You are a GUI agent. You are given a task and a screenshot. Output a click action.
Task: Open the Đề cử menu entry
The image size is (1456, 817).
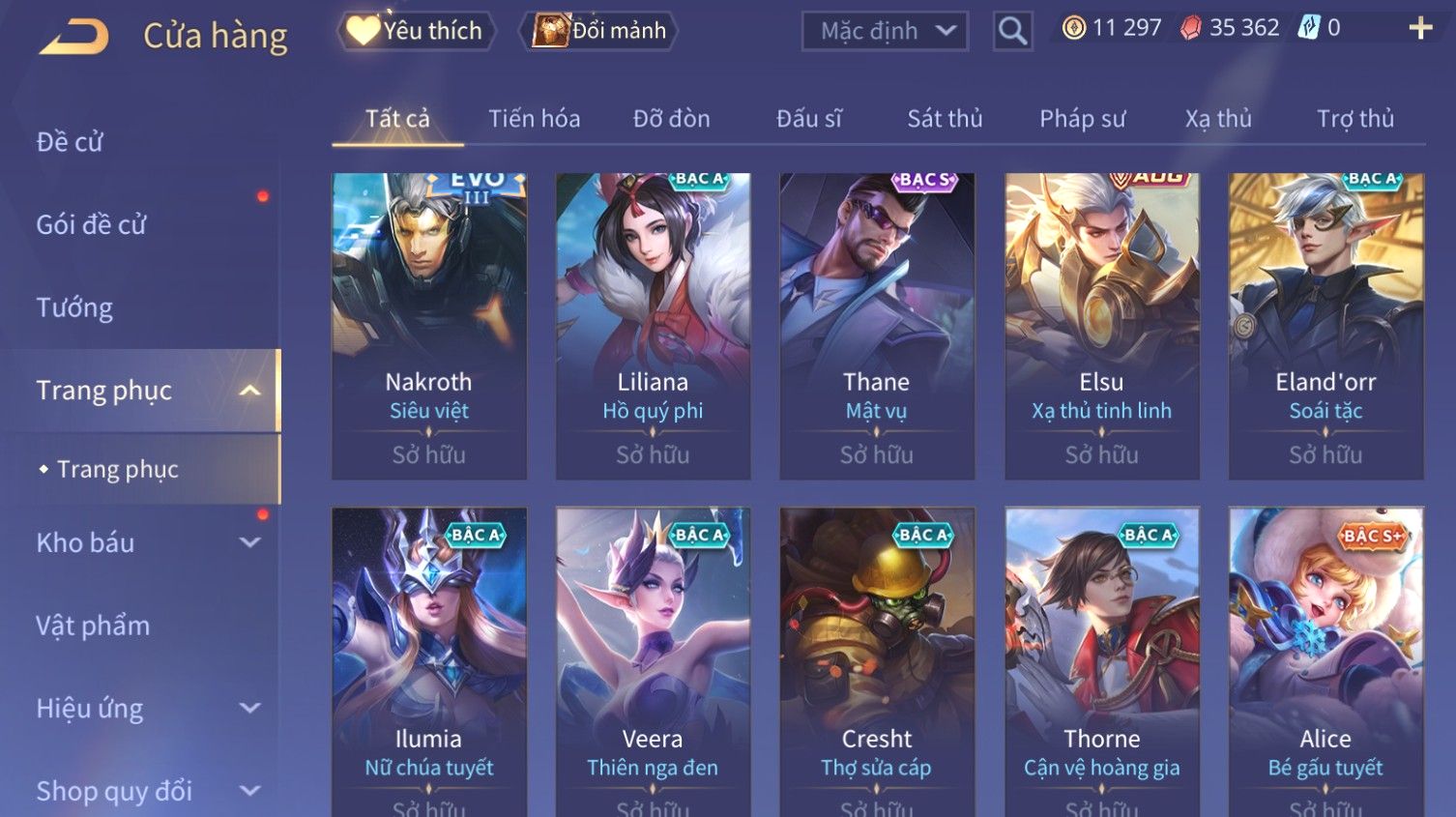tap(70, 142)
